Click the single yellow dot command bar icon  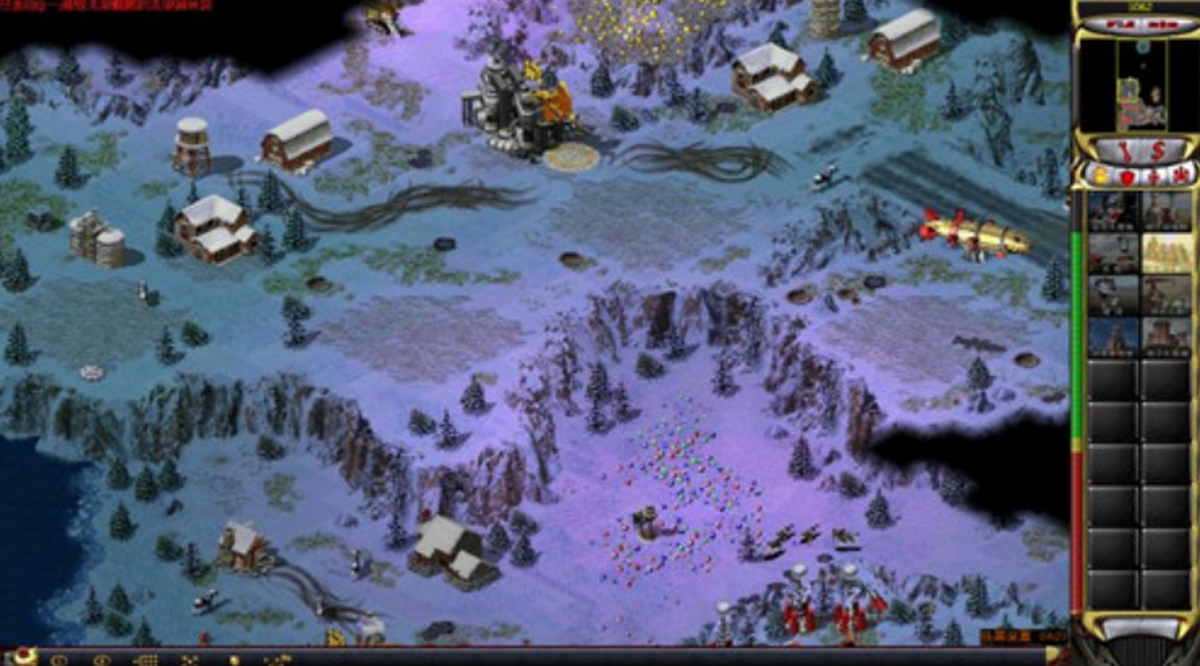pyautogui.click(x=233, y=660)
